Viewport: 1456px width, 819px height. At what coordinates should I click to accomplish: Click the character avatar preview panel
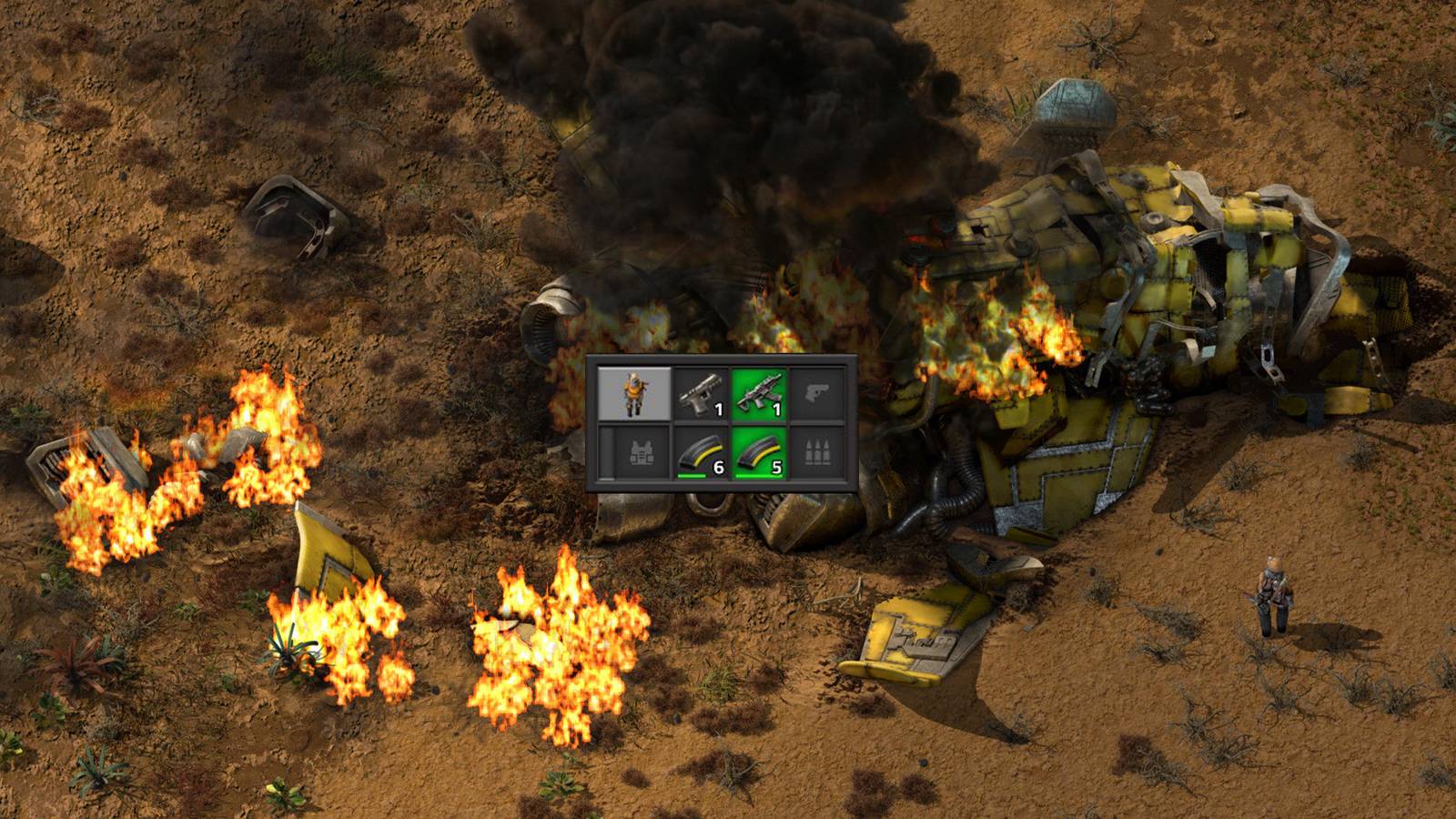coord(633,391)
